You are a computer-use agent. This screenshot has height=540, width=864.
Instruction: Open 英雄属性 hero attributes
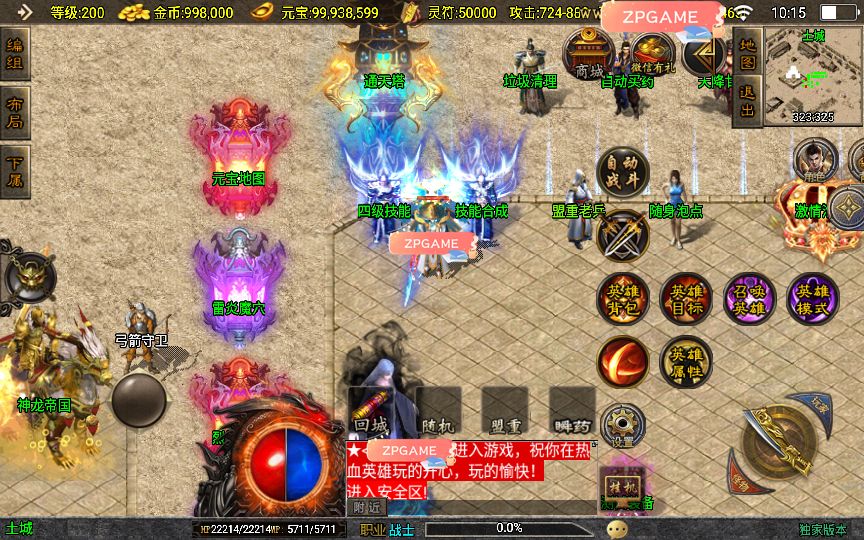(x=686, y=362)
